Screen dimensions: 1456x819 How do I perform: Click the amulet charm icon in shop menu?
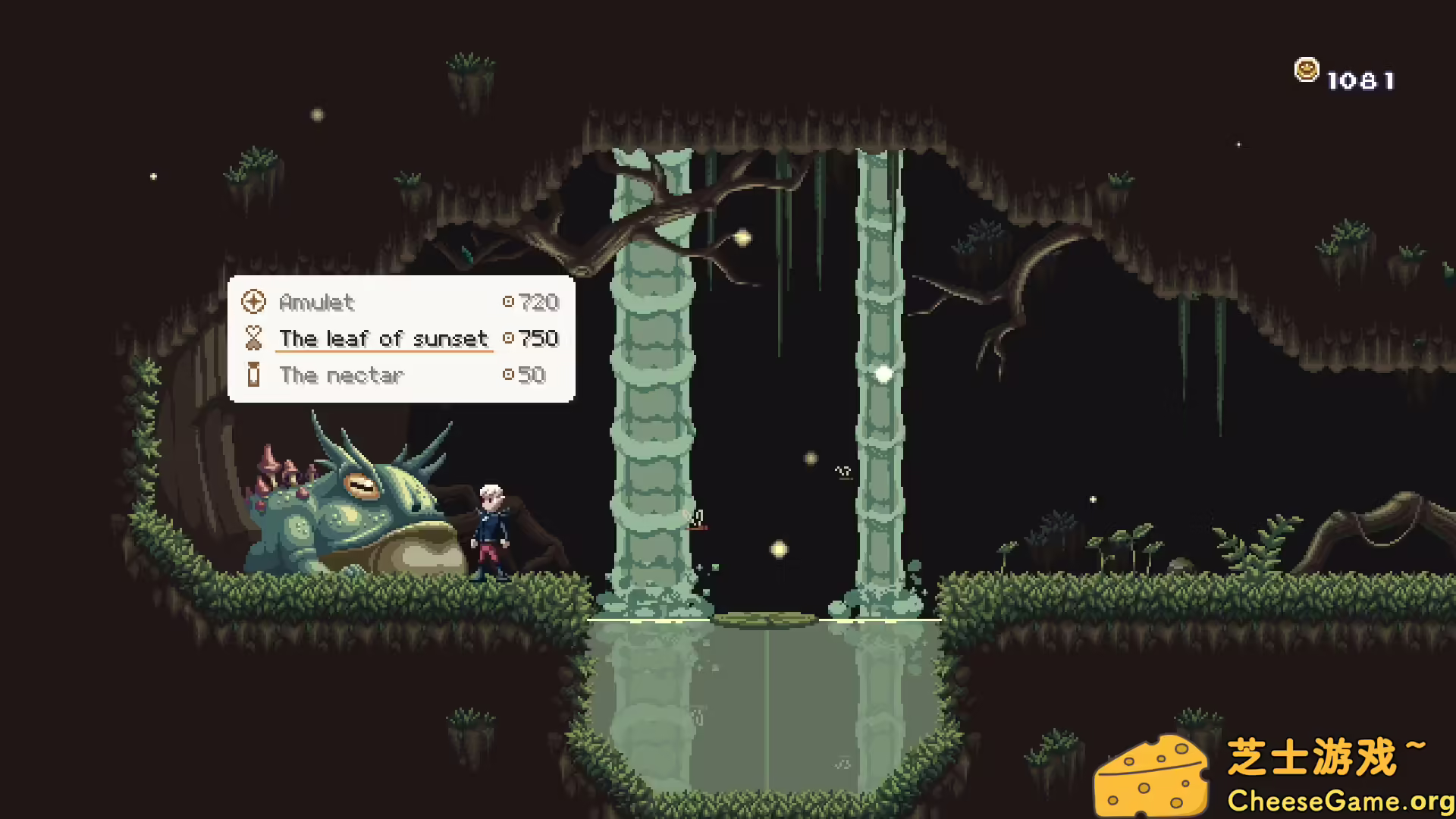pos(253,301)
